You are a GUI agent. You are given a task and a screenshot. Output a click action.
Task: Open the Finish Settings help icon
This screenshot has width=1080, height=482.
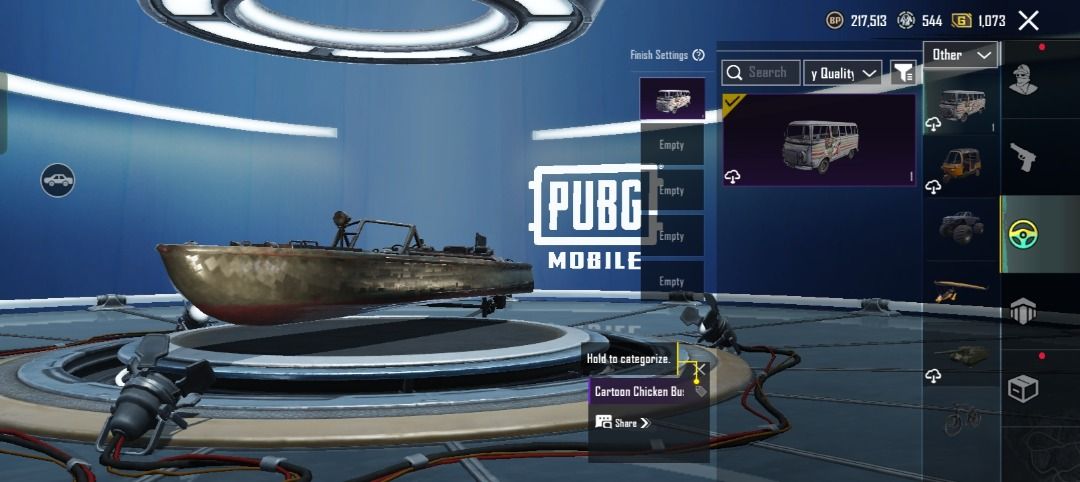point(698,55)
